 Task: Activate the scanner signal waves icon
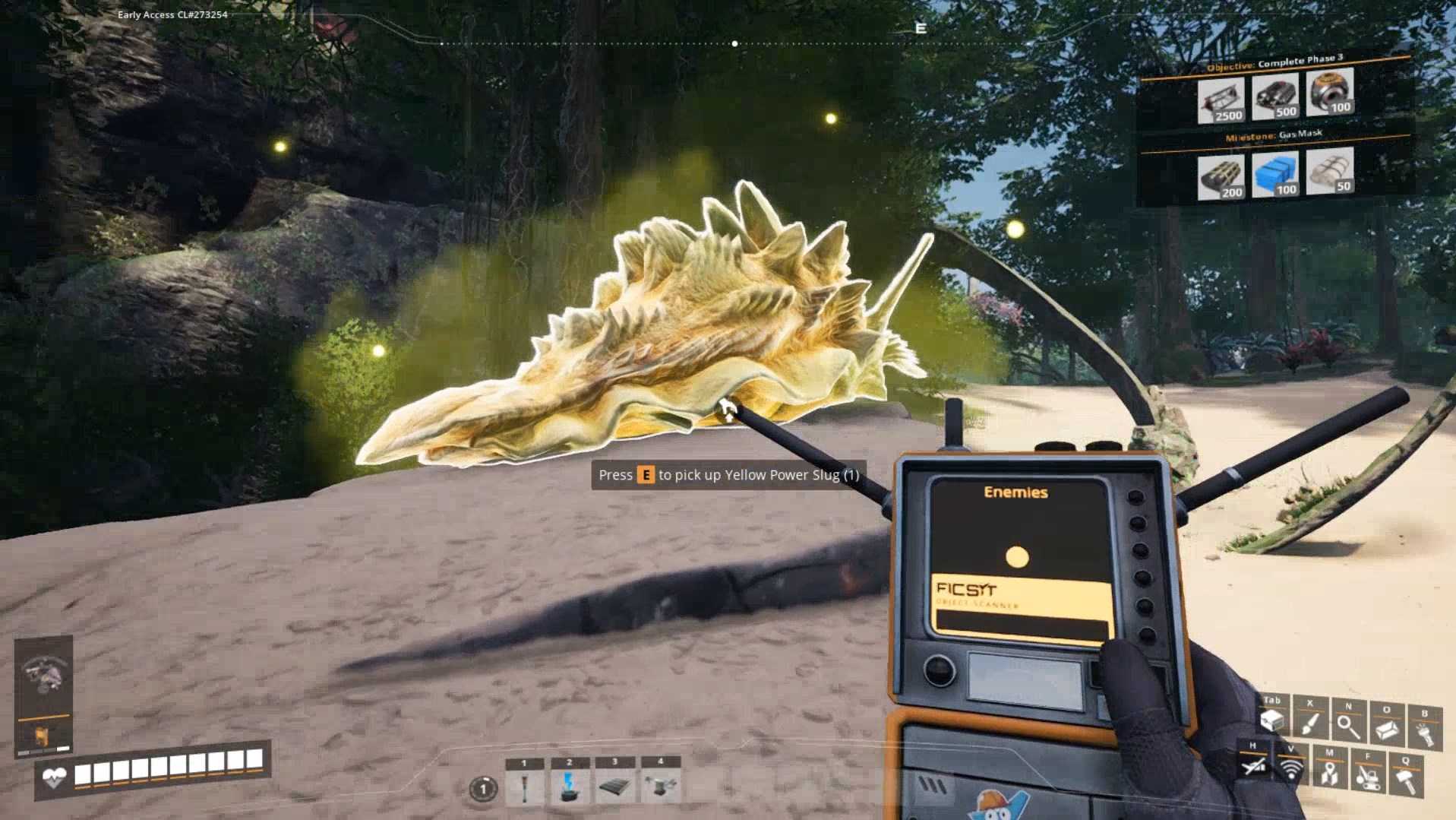[x=1291, y=769]
